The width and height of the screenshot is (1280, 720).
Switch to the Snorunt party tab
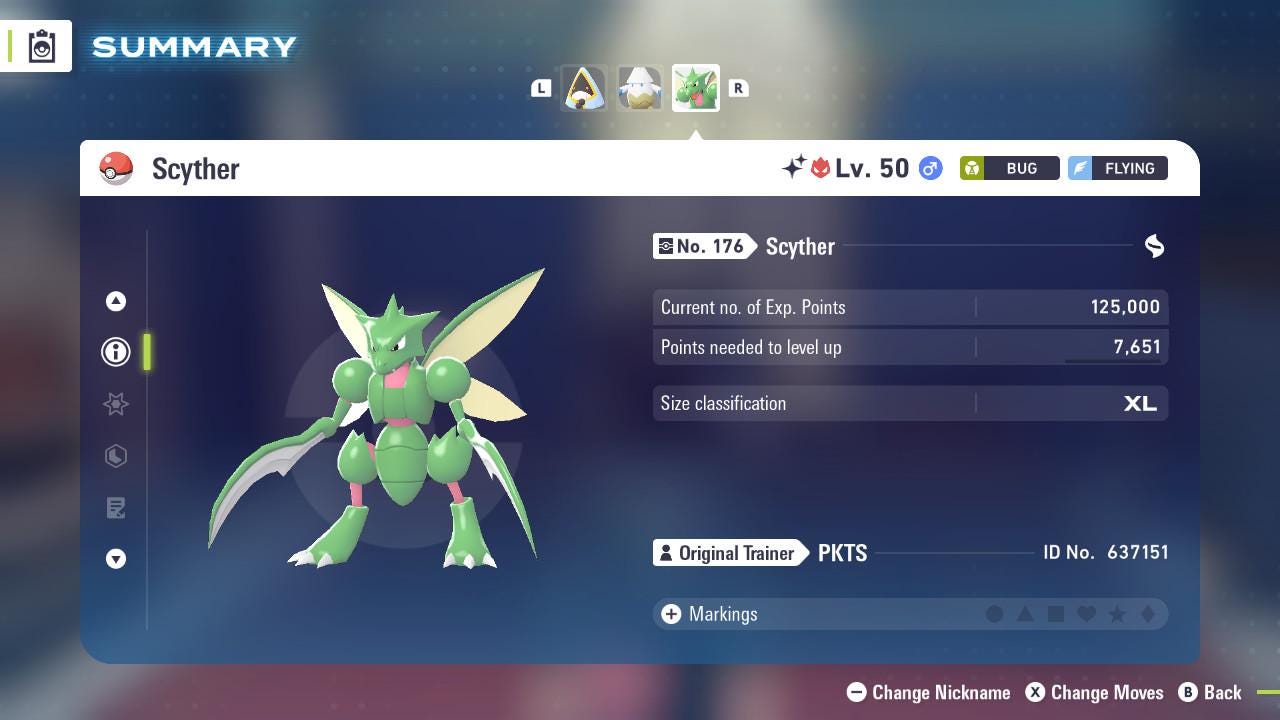coord(639,87)
